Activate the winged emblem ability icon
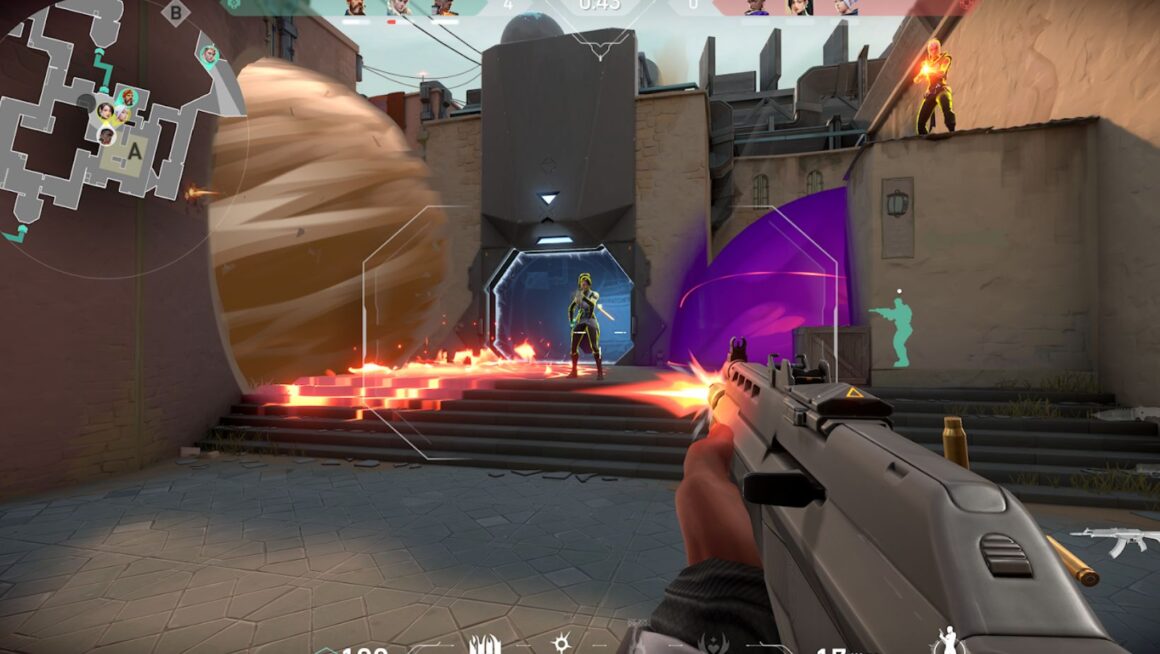1160x654 pixels. click(718, 643)
